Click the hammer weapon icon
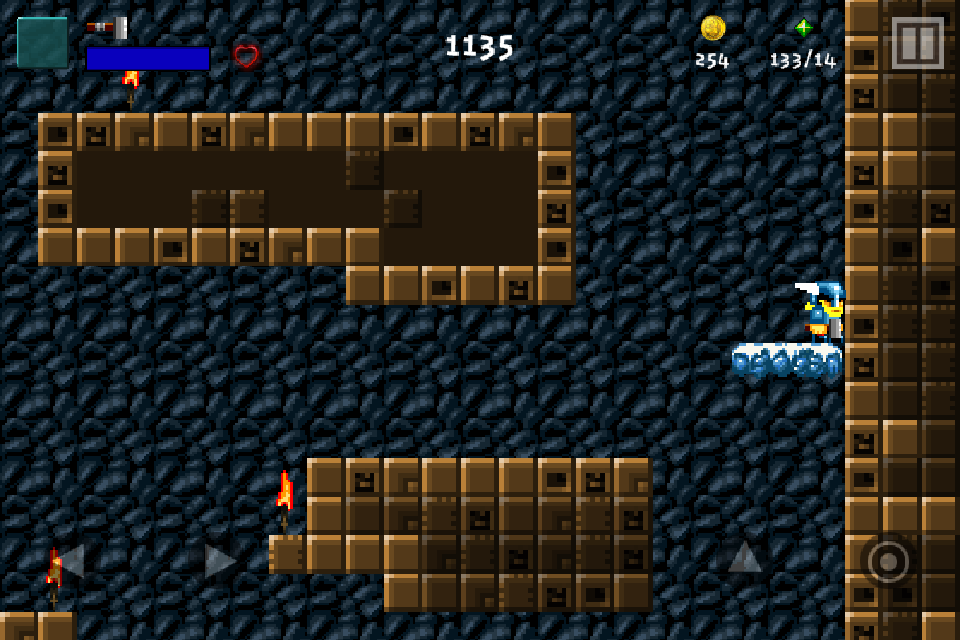The height and width of the screenshot is (640, 960). click(x=106, y=27)
